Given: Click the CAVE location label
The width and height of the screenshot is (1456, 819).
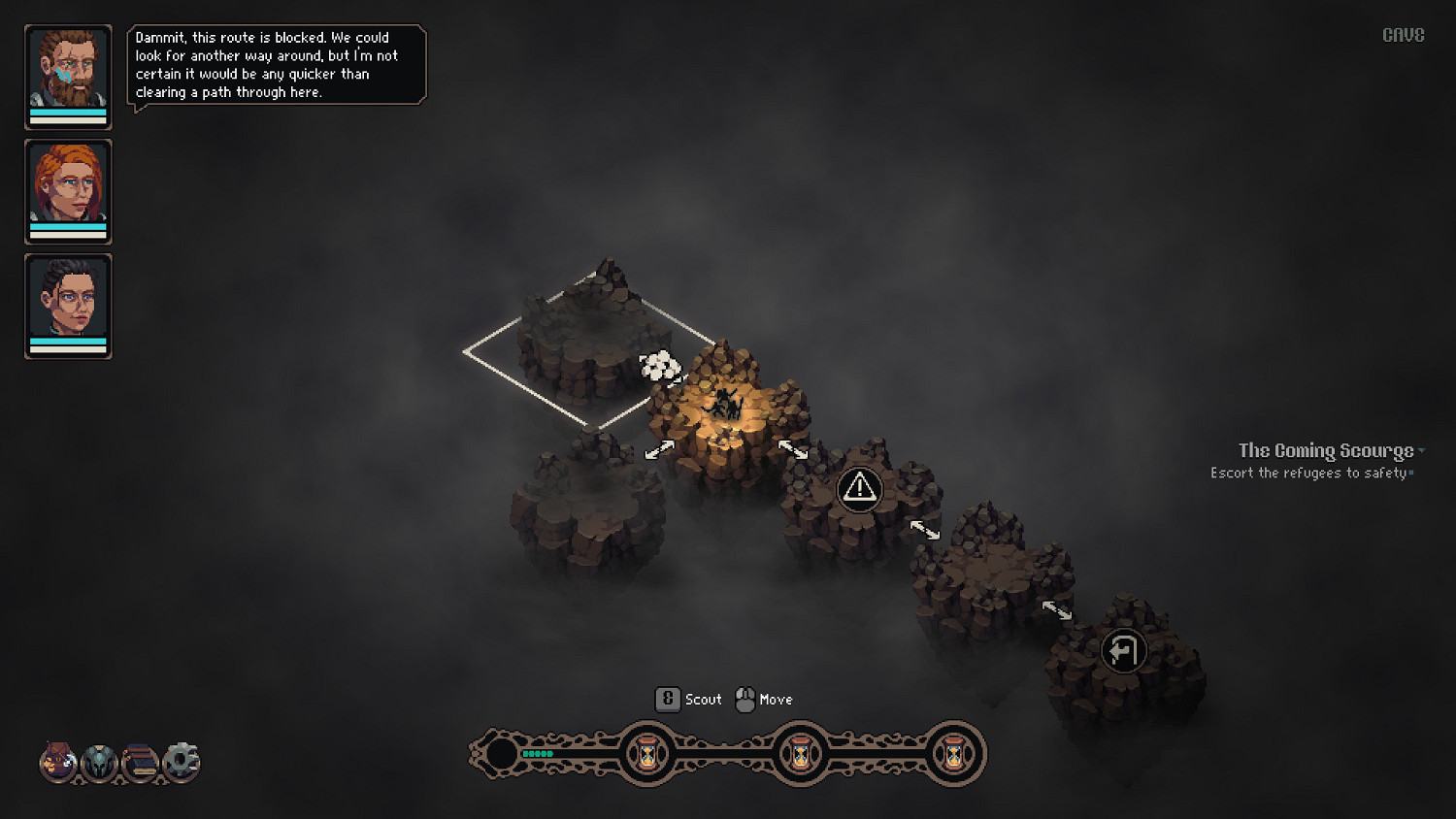Looking at the screenshot, I should coord(1403,34).
